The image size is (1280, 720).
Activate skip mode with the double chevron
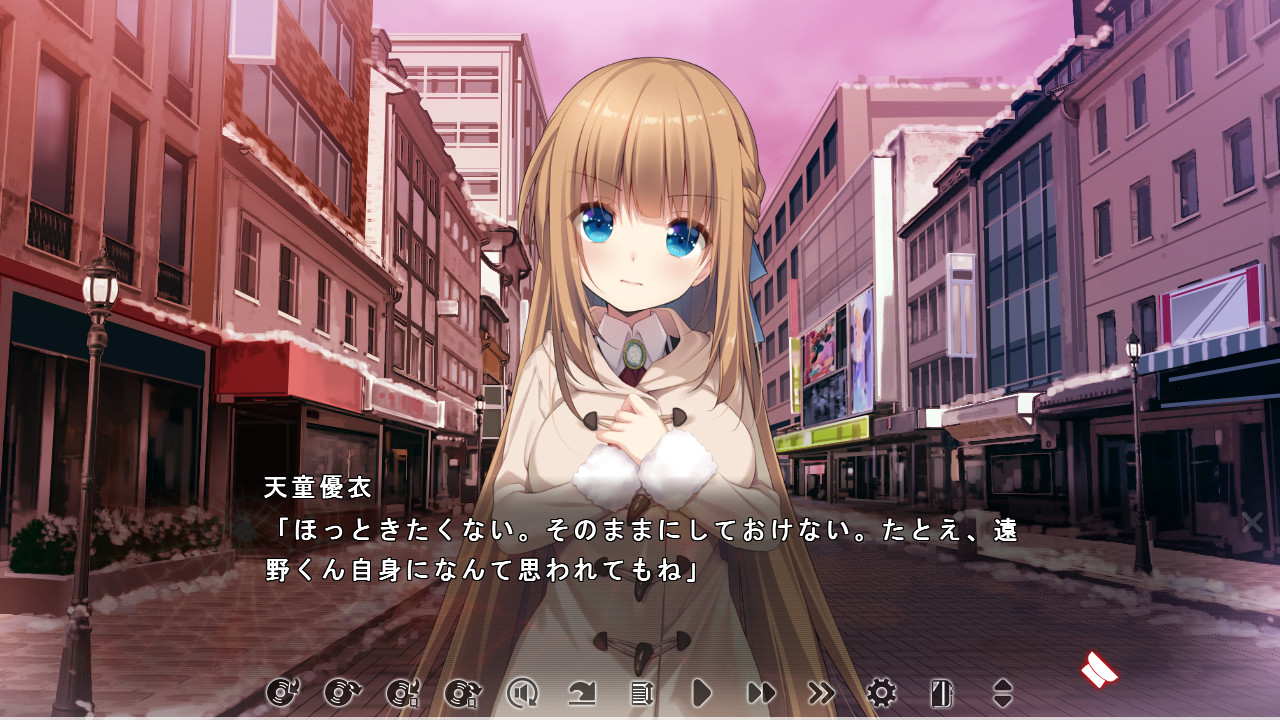(x=821, y=690)
